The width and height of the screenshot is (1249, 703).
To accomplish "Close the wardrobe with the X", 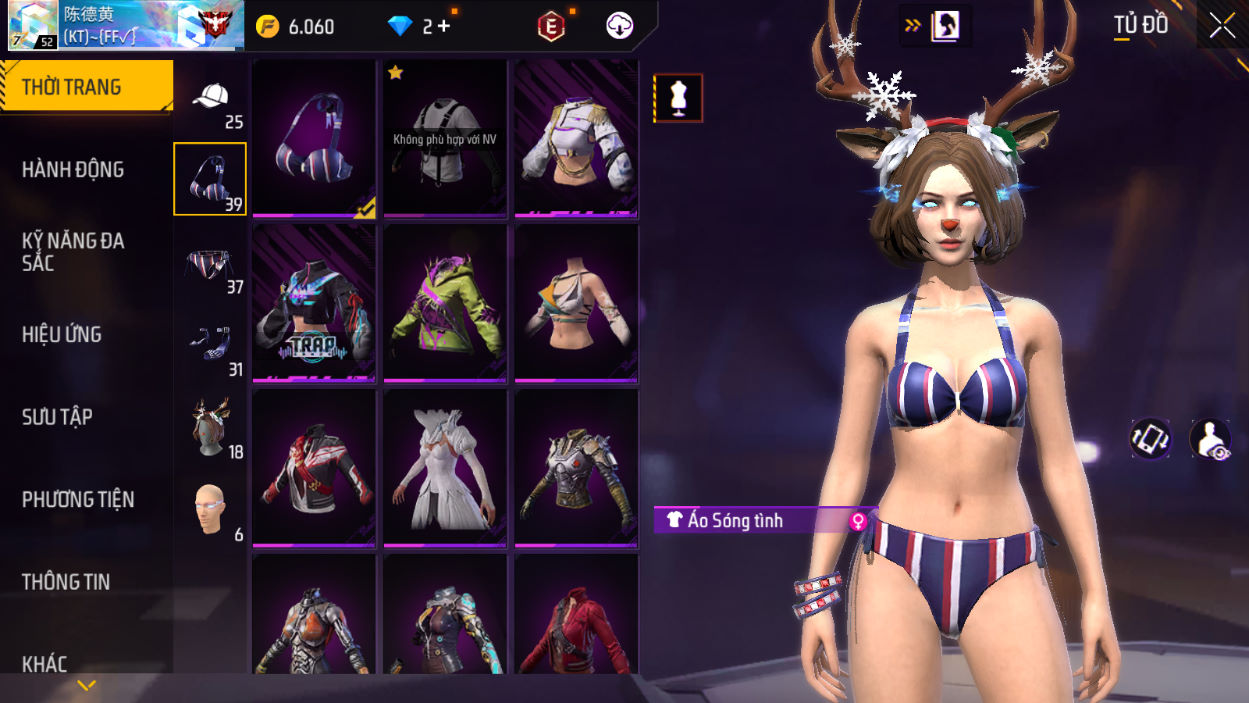I will pyautogui.click(x=1222, y=26).
